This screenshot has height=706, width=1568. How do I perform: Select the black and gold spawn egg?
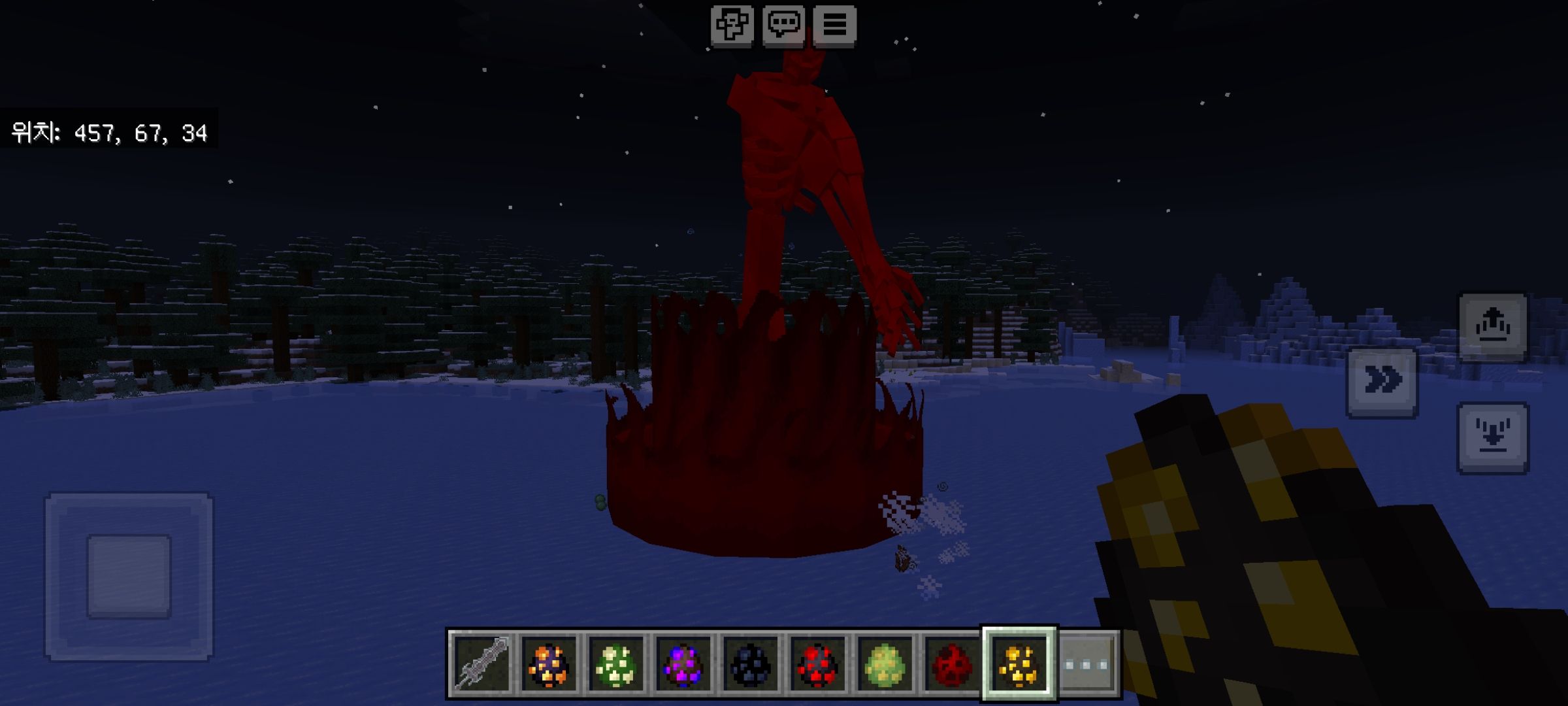click(x=1019, y=664)
